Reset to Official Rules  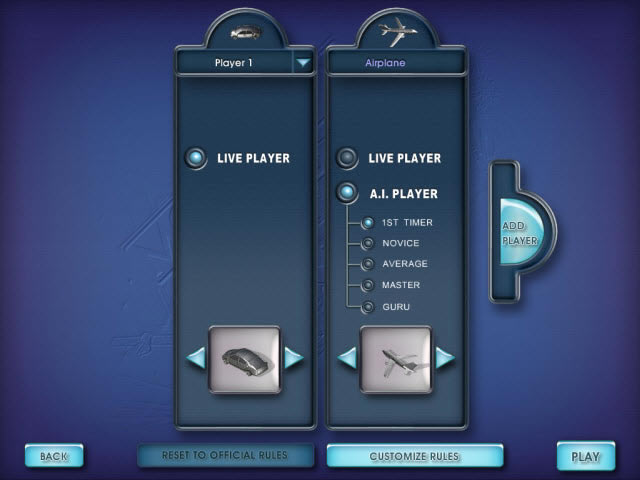pyautogui.click(x=225, y=455)
